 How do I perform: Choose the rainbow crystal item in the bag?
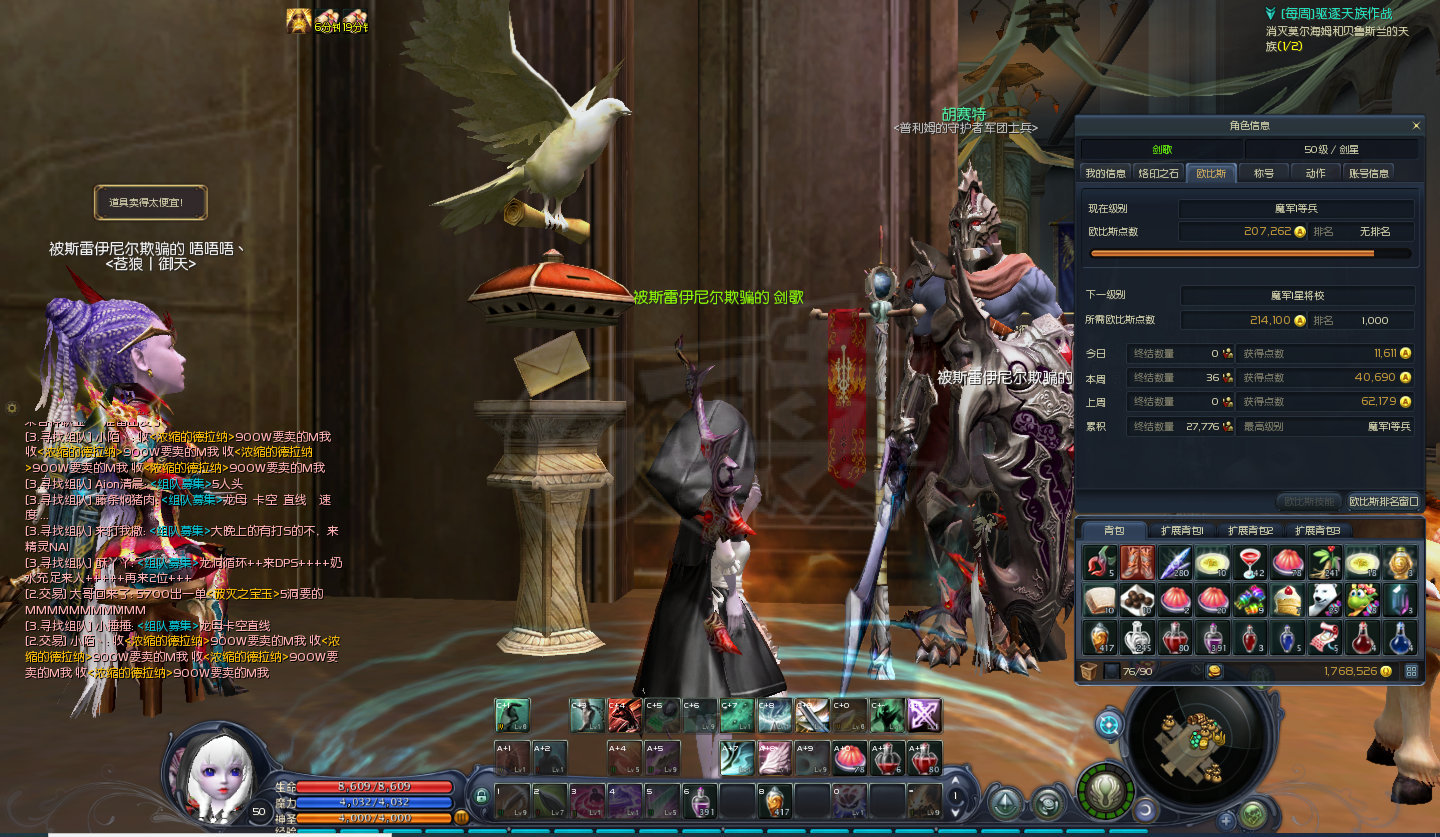[1249, 600]
